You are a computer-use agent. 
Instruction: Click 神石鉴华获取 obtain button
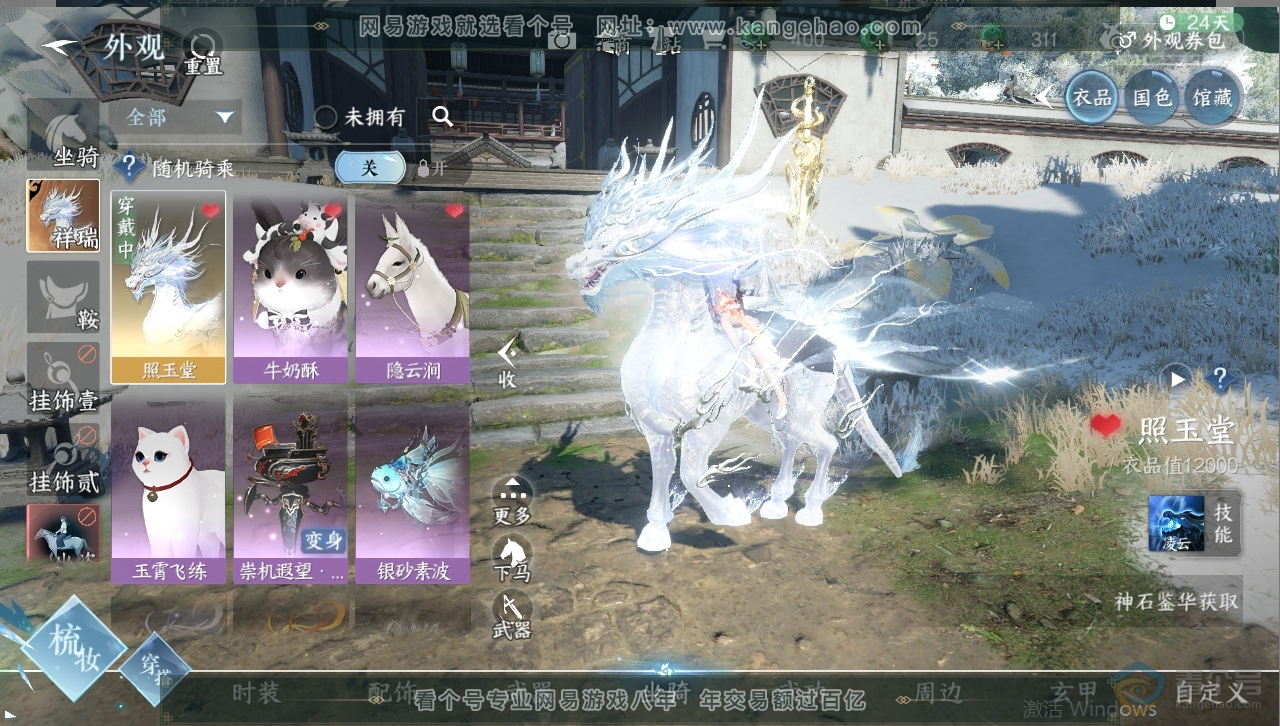pyautogui.click(x=1176, y=602)
